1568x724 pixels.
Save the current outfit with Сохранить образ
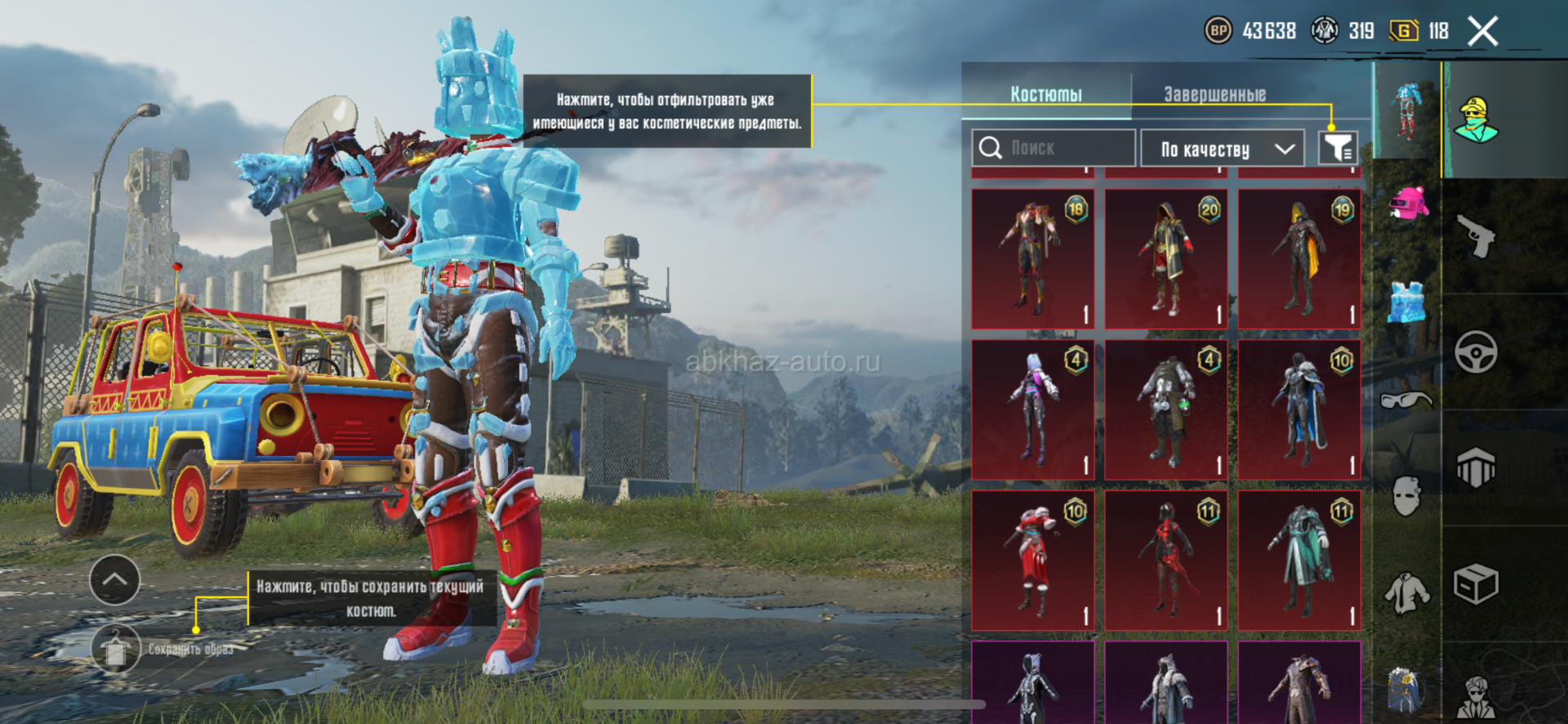click(115, 650)
